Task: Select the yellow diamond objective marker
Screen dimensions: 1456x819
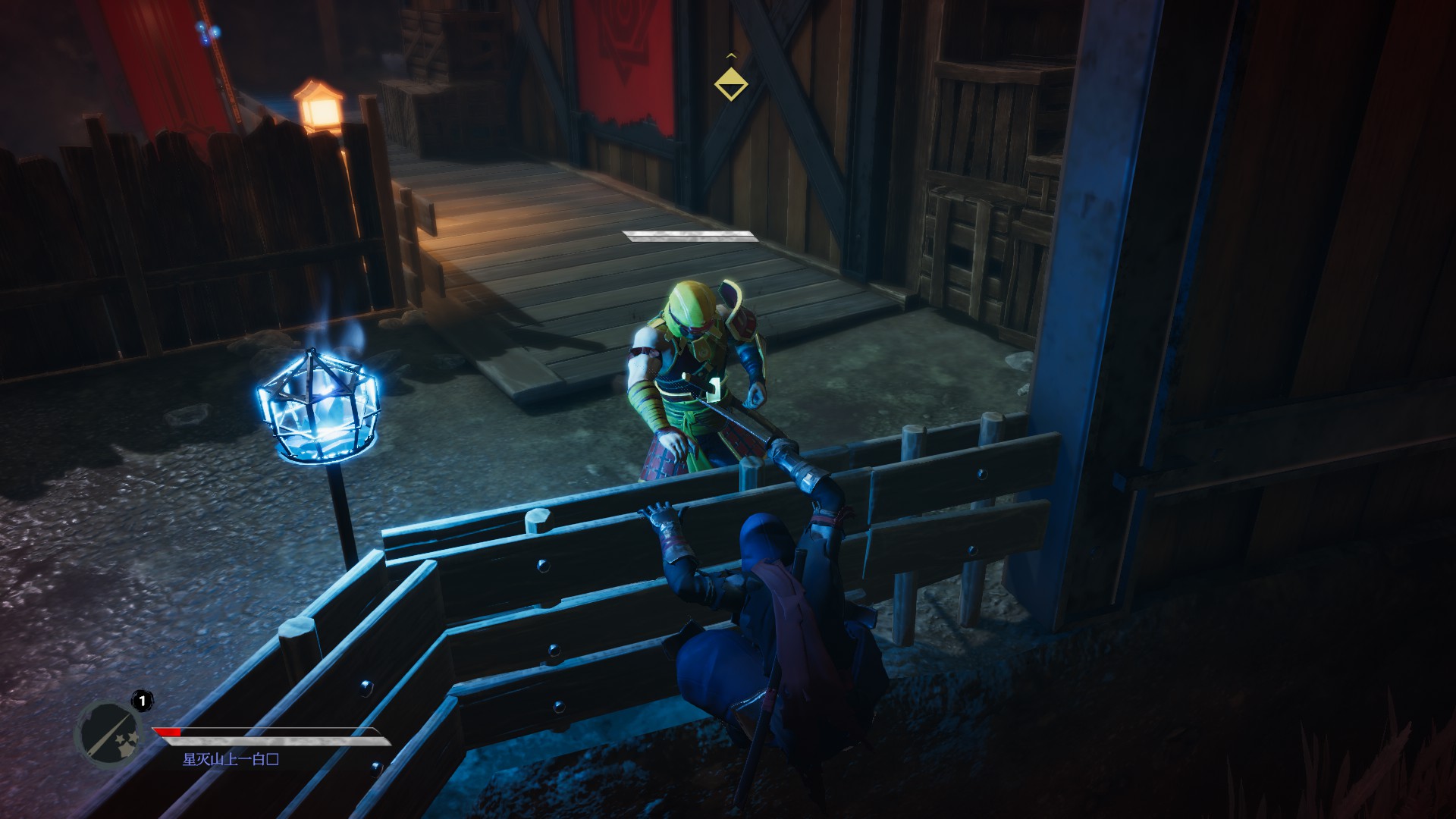Action: (x=731, y=83)
